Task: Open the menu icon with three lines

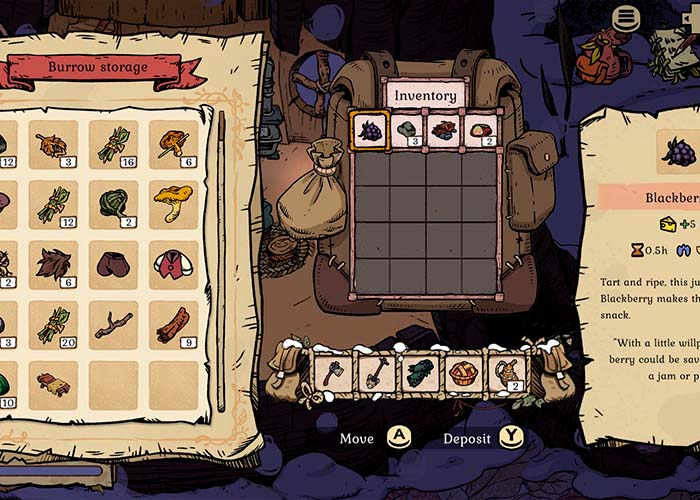Action: (x=627, y=17)
